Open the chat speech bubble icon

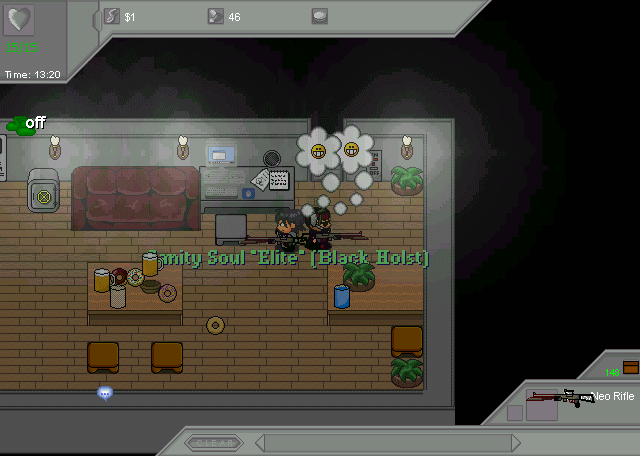[105, 393]
